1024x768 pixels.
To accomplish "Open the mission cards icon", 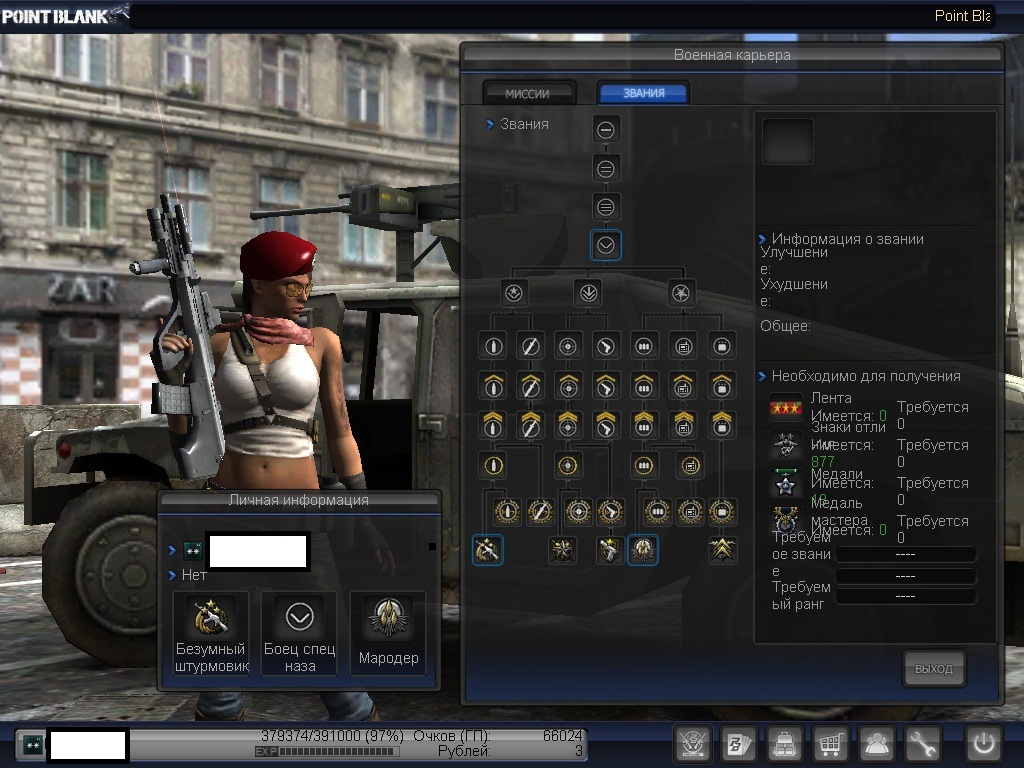I will coord(739,744).
